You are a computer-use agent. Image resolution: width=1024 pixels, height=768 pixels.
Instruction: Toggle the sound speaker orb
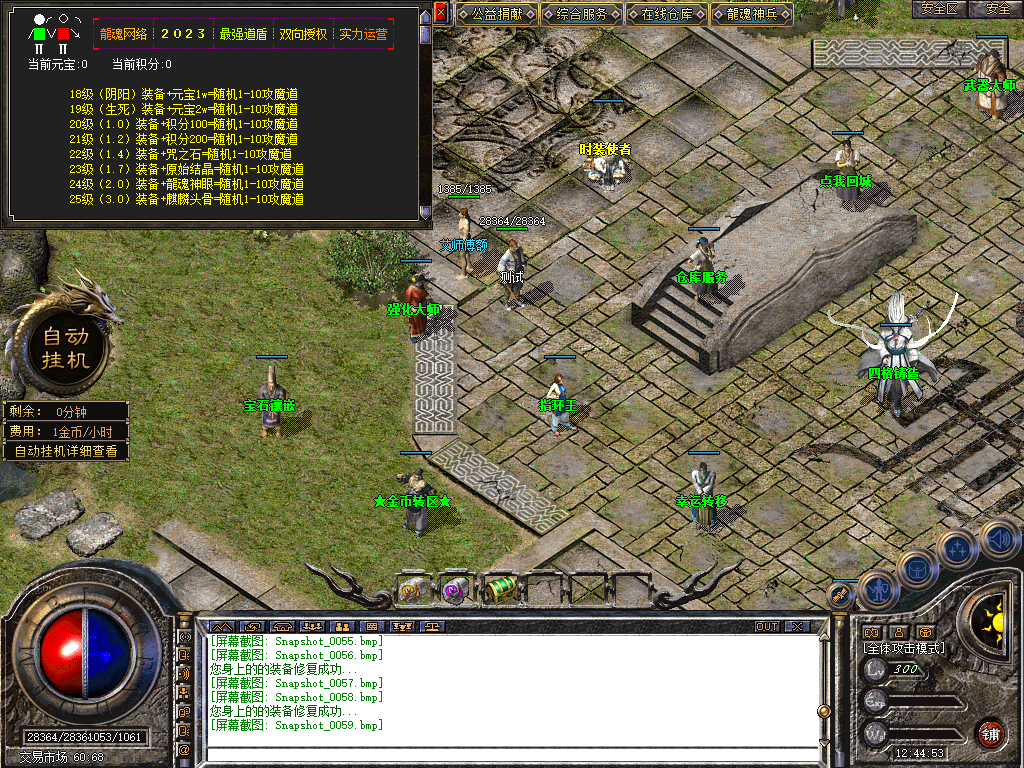[x=999, y=540]
